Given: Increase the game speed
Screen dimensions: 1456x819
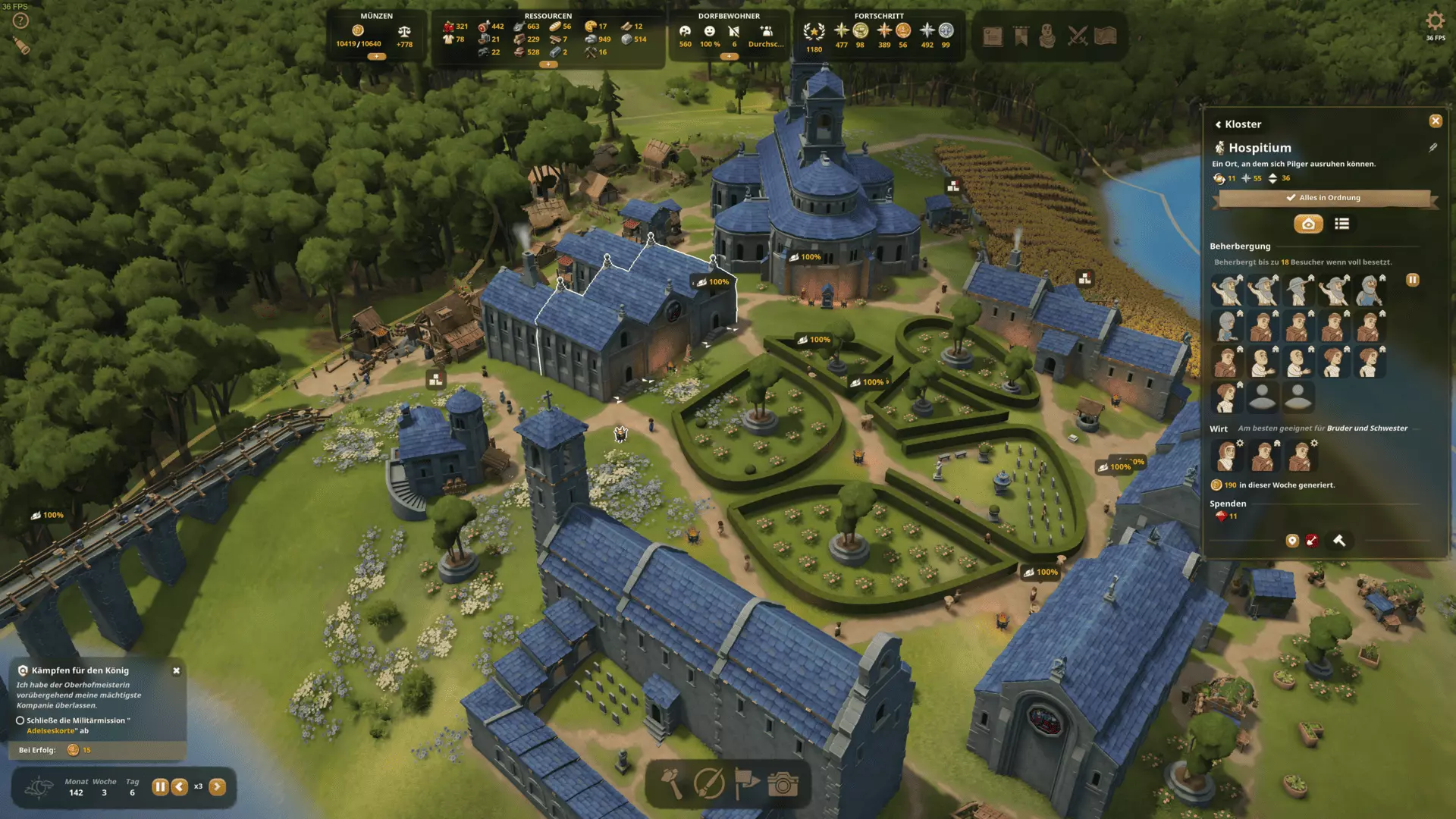Looking at the screenshot, I should point(217,786).
